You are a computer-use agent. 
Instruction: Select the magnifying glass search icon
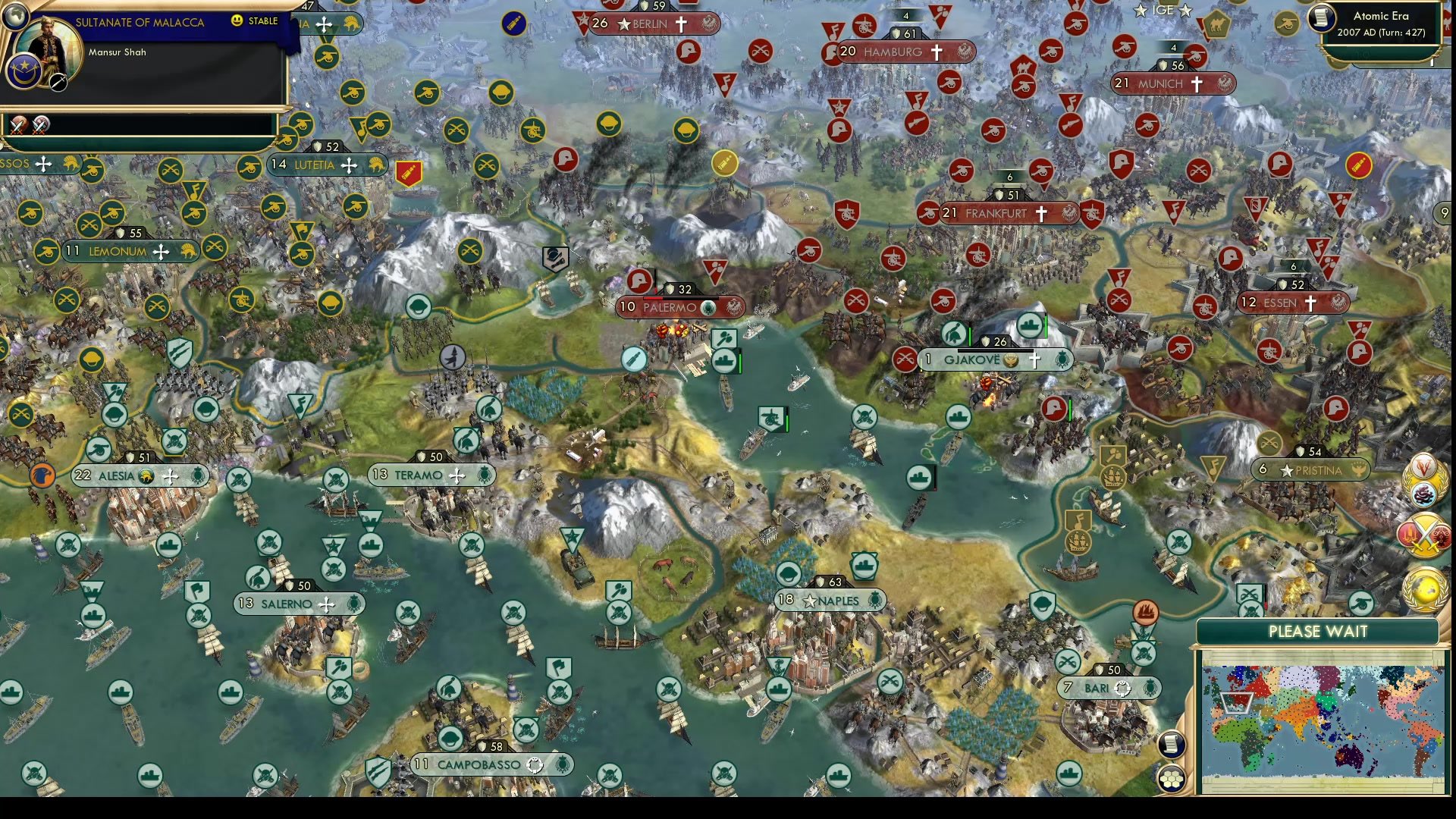(58, 83)
